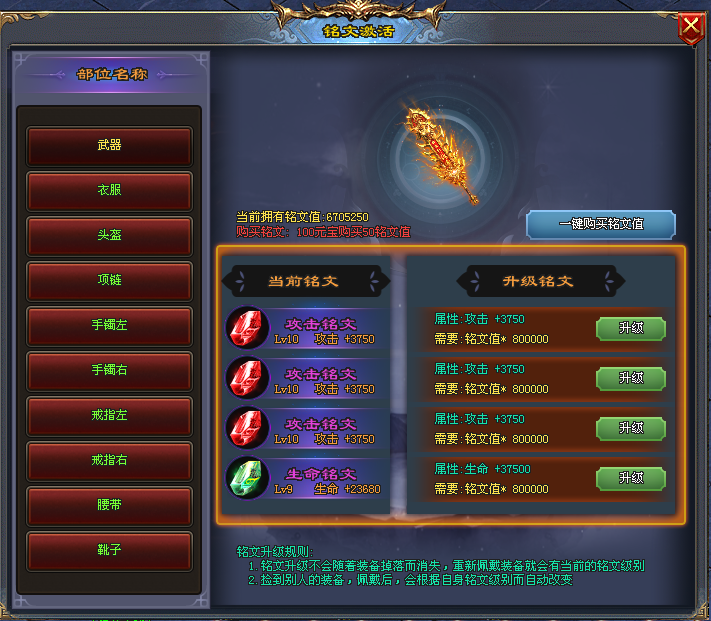This screenshot has height=621, width=711.
Task: Select 手镯左 from the part list
Action: pos(110,325)
